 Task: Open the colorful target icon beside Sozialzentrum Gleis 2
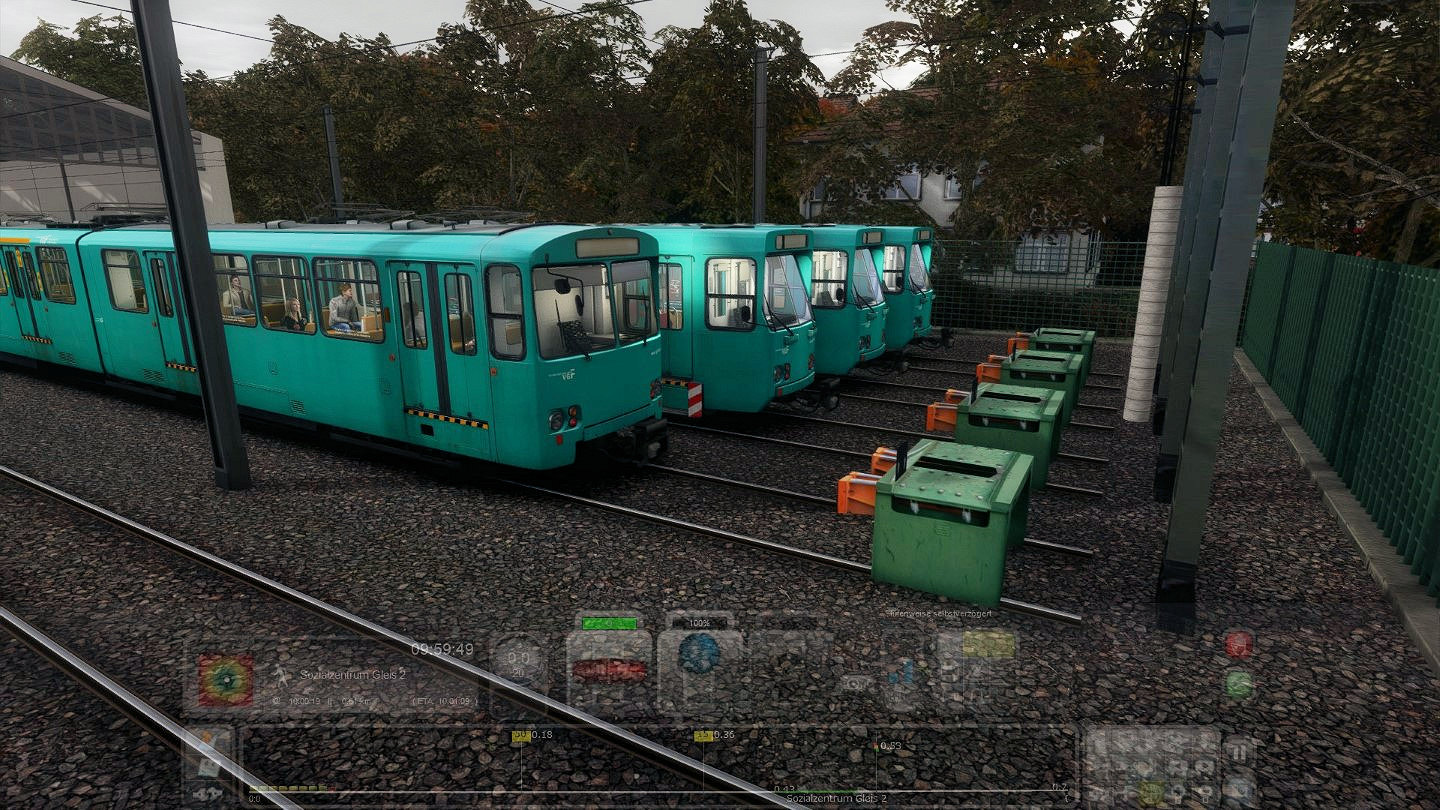[x=225, y=680]
